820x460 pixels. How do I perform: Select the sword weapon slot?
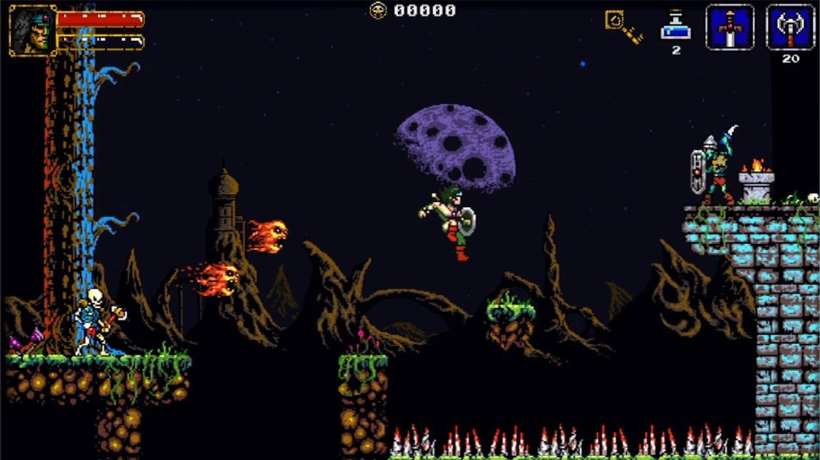coord(729,27)
